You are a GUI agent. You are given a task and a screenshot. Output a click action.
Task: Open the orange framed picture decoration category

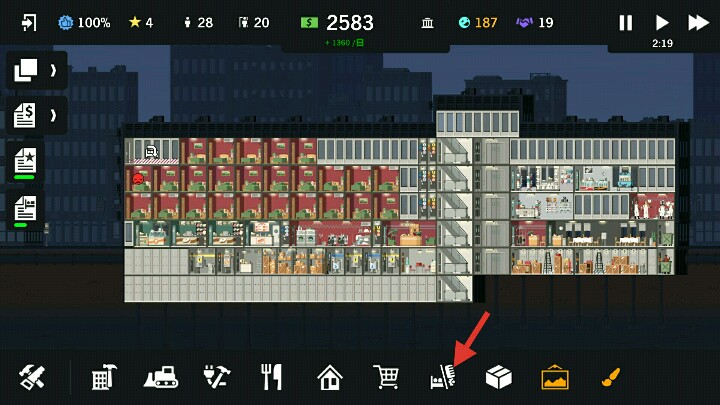coord(555,377)
